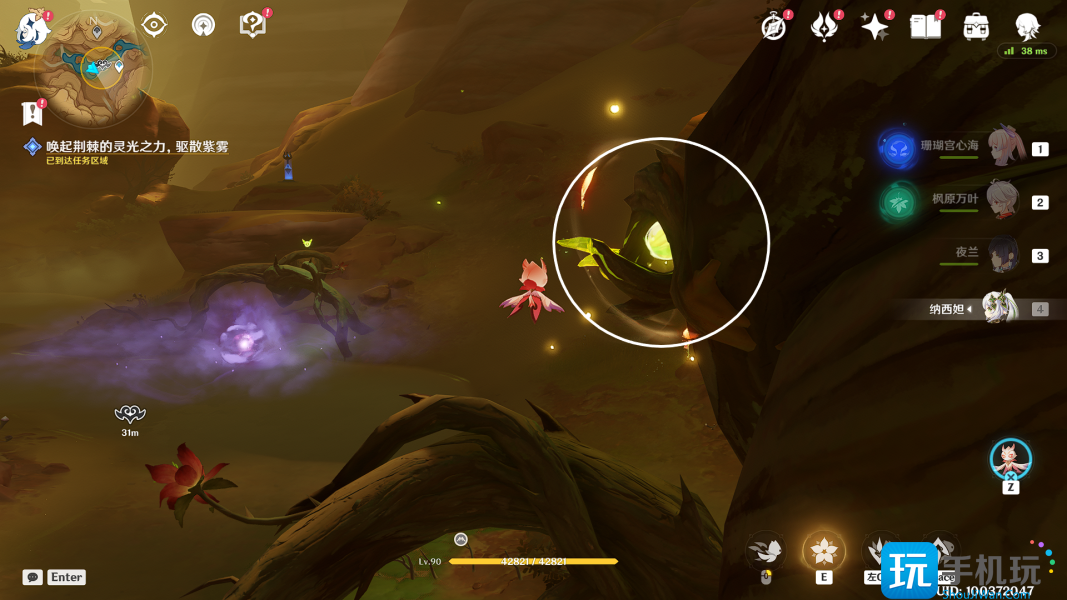Use the creature gadget with cyan ring

pos(1011,459)
